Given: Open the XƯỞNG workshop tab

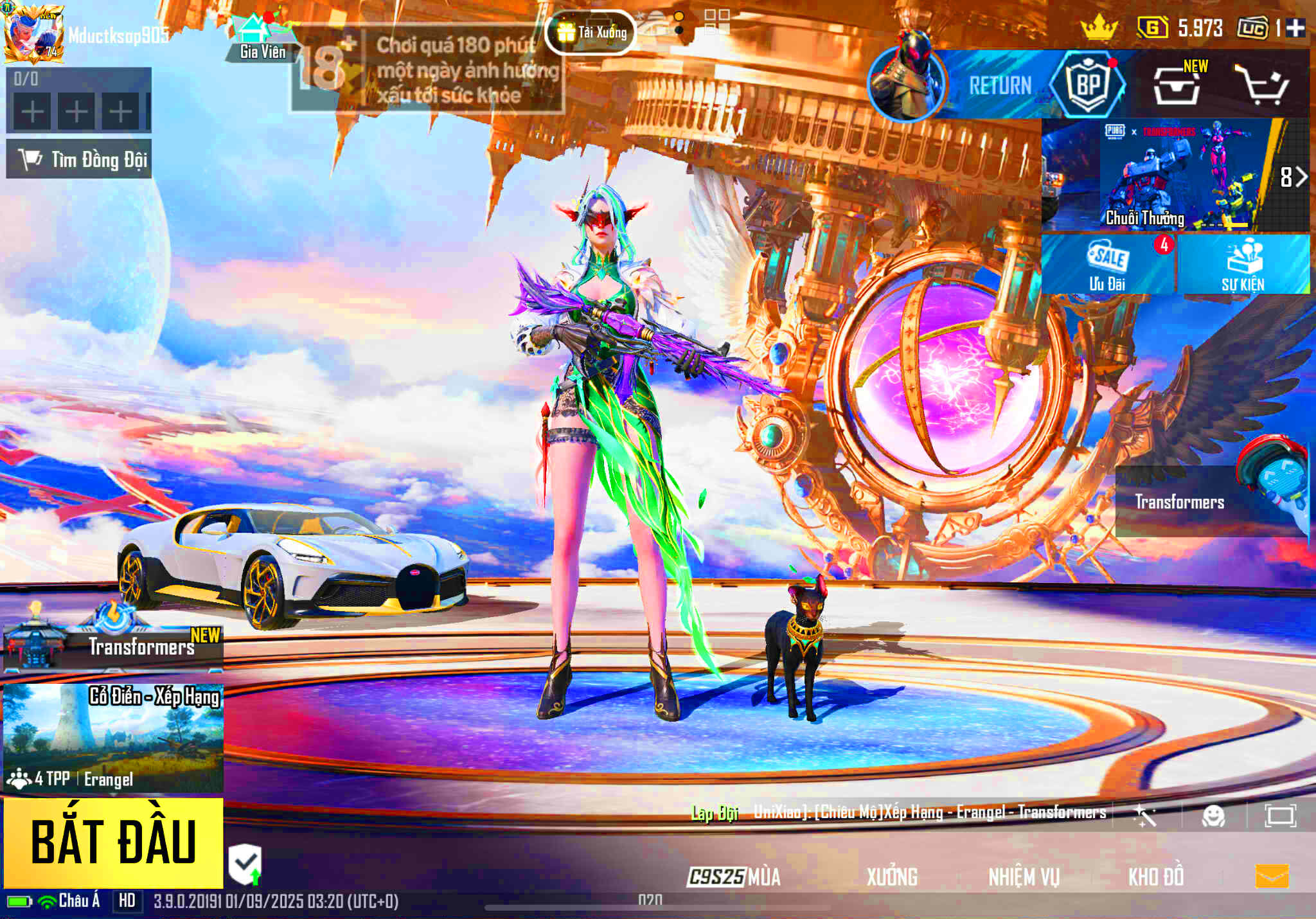Looking at the screenshot, I should tap(892, 877).
